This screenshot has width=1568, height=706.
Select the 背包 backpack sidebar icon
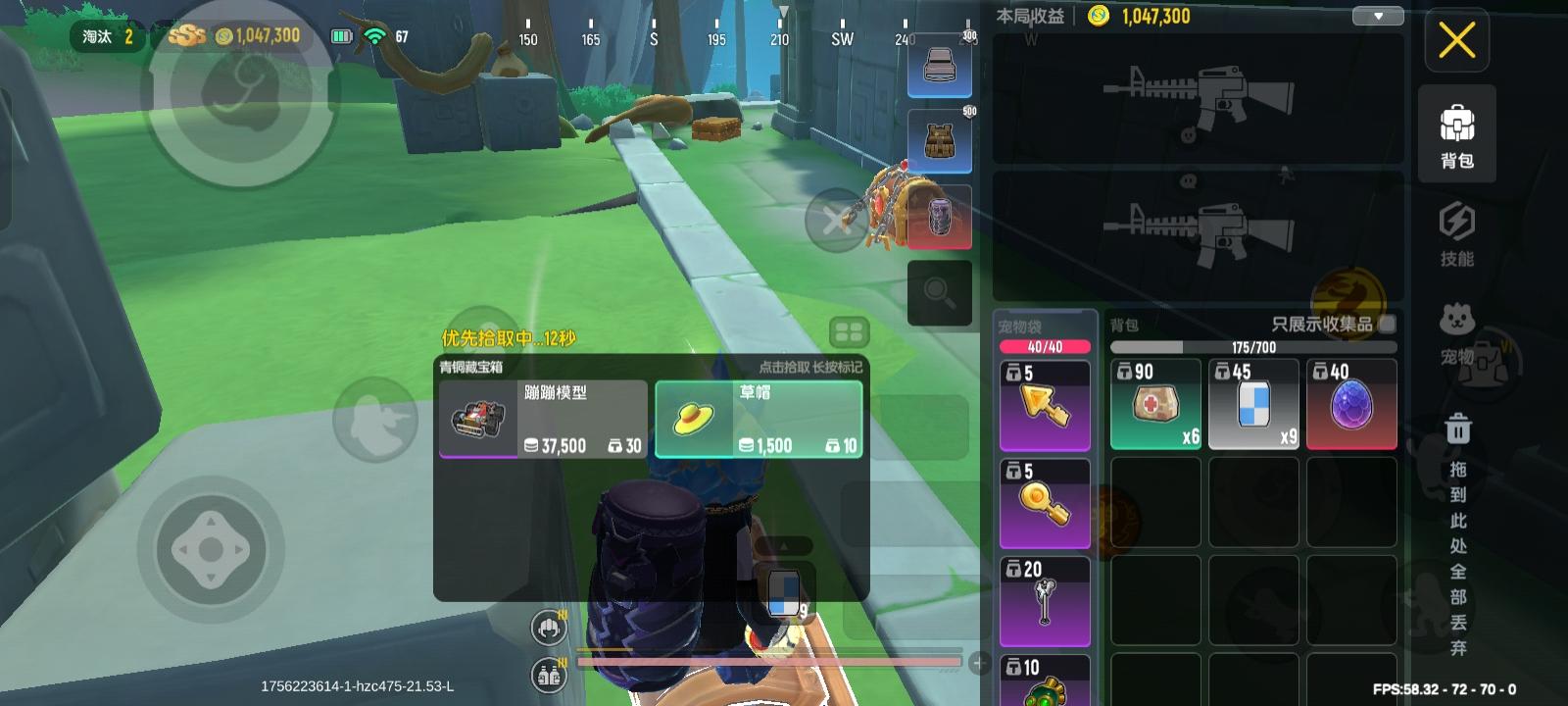(x=1456, y=132)
